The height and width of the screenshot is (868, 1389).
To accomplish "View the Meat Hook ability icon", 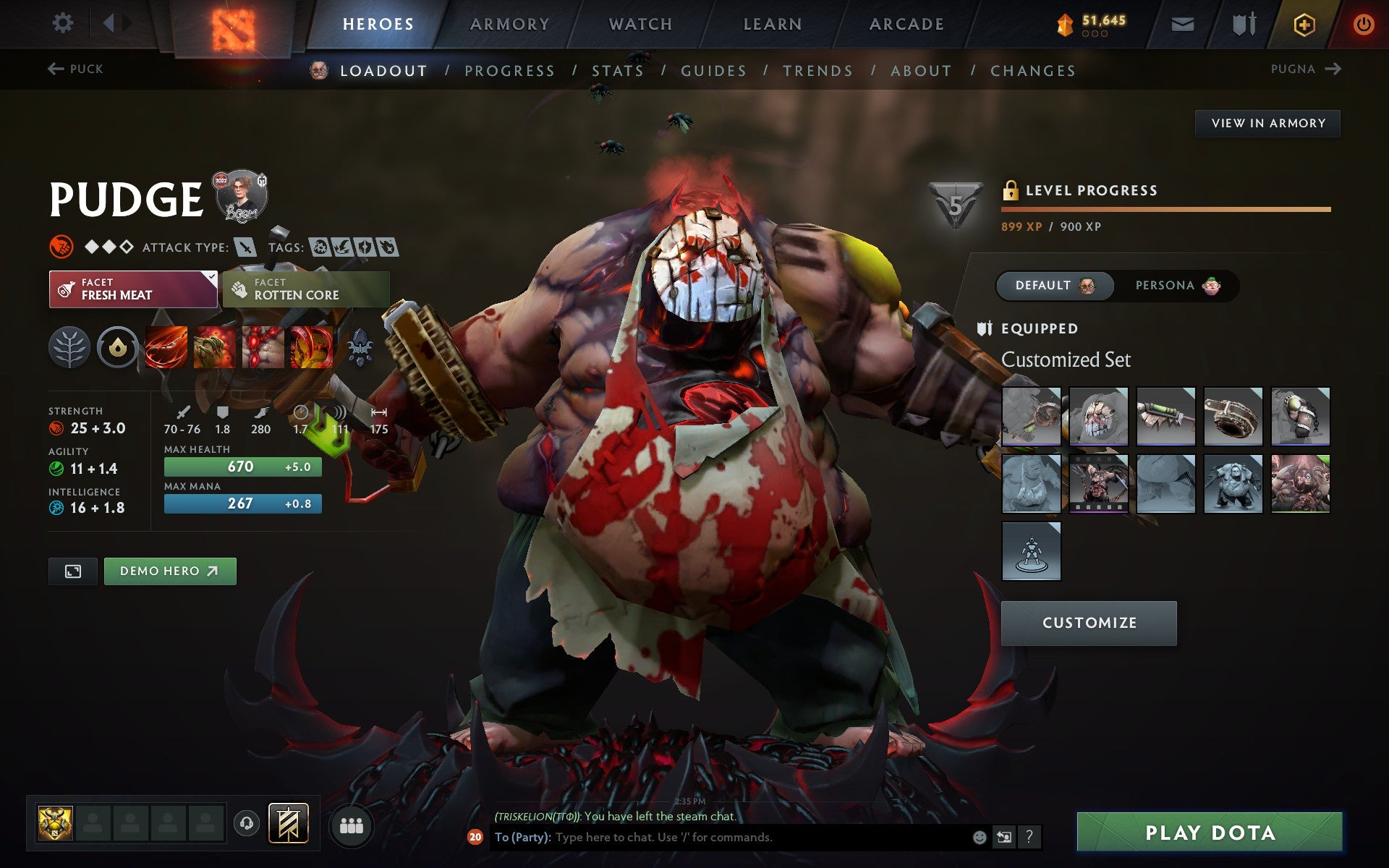I will point(166,347).
